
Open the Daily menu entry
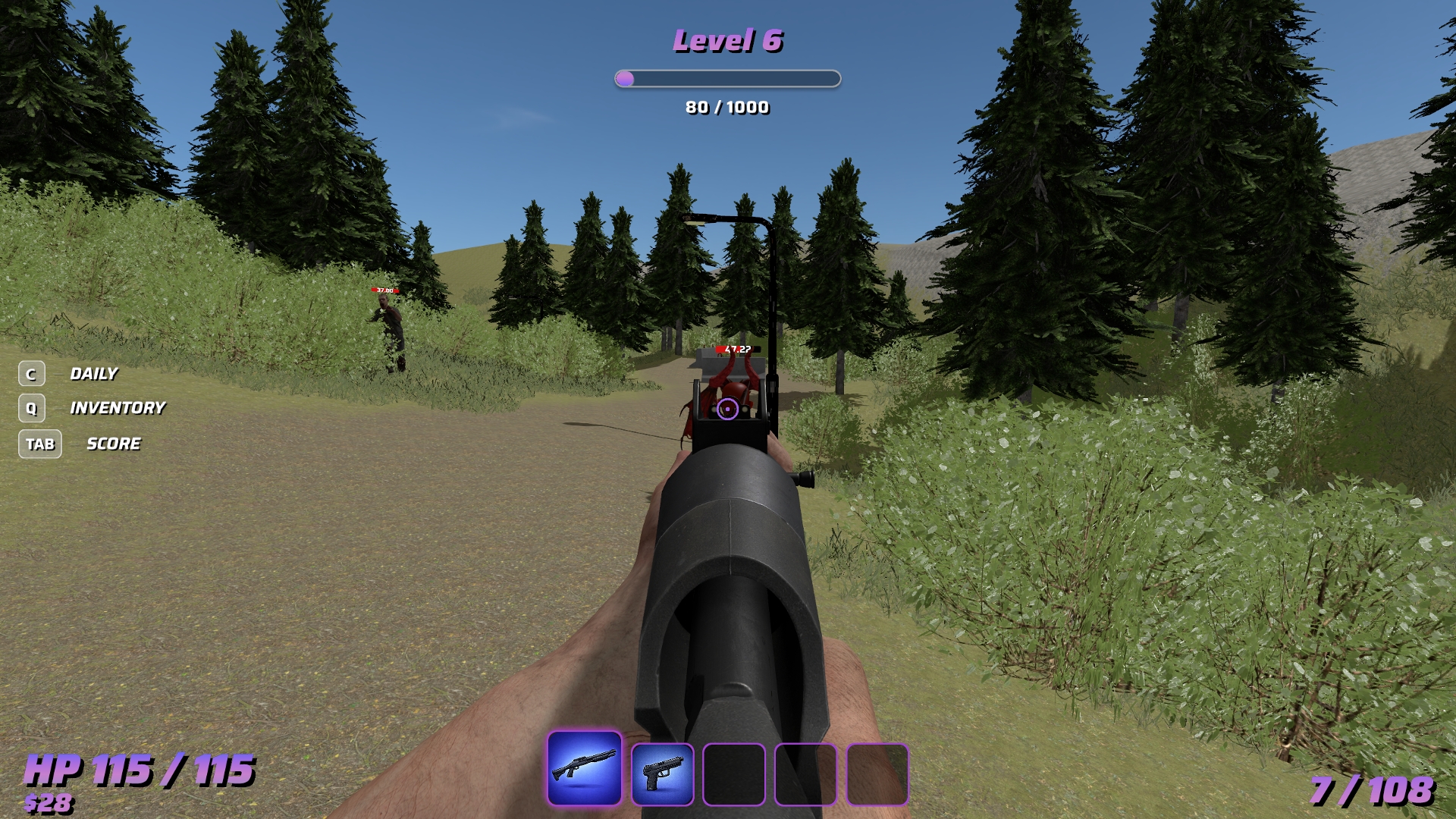click(x=93, y=374)
